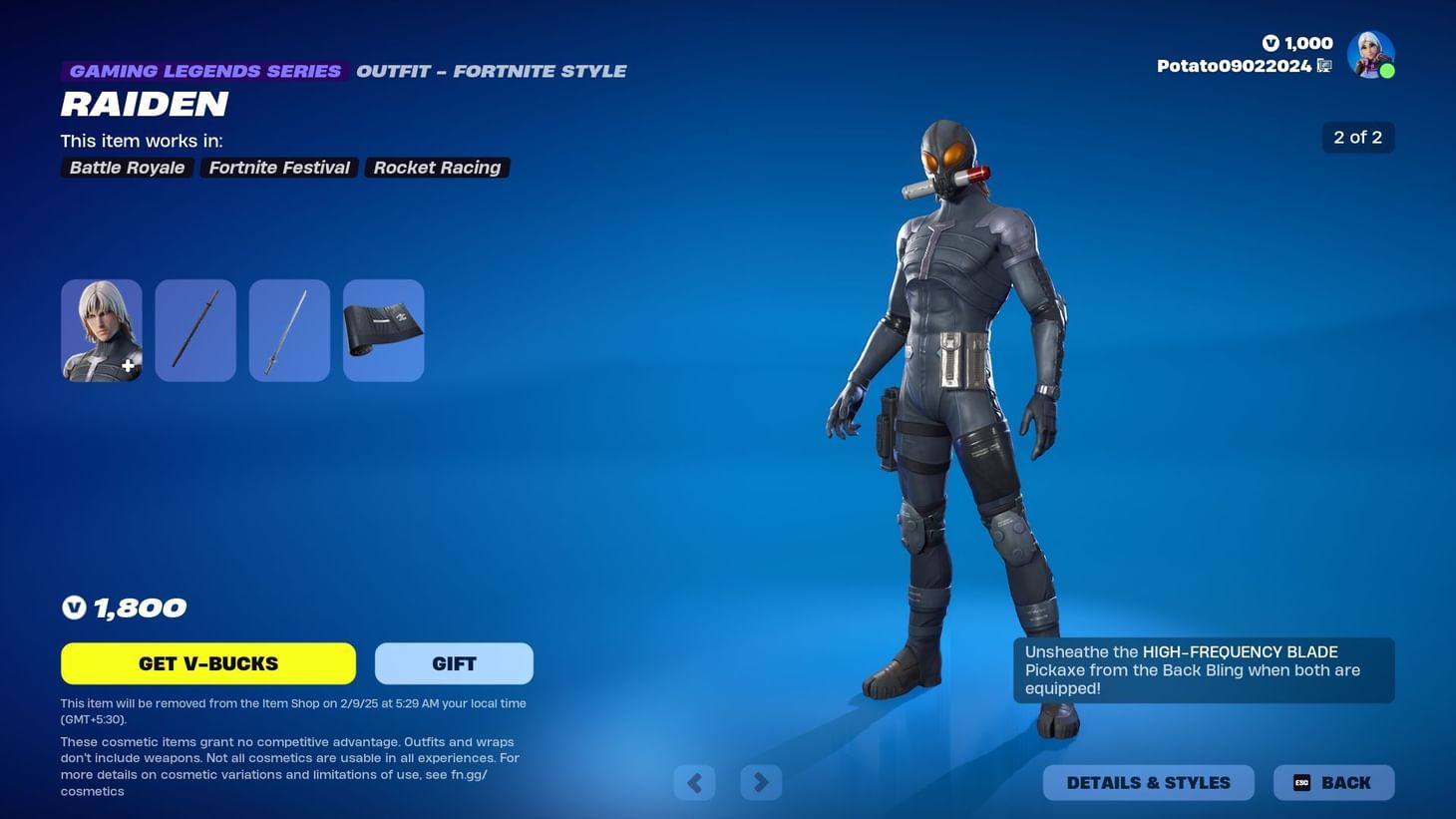1456x819 pixels.
Task: Select the page indicator showing 2 of 2
Action: 1357,137
